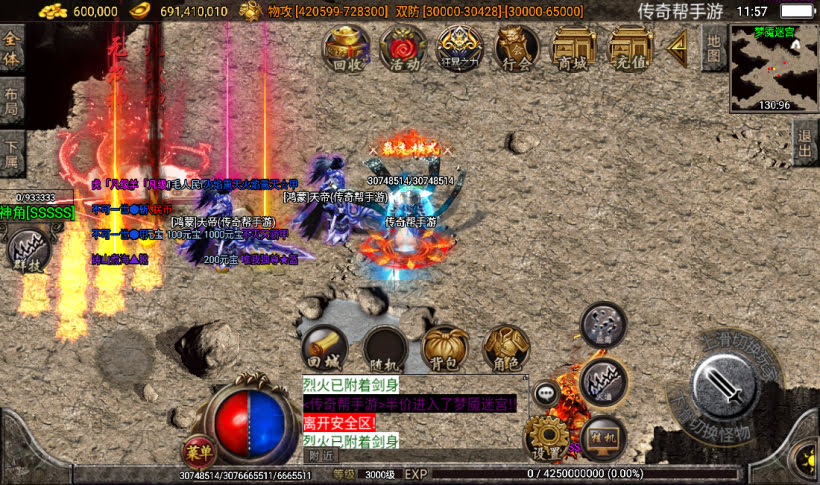Image resolution: width=820 pixels, height=485 pixels.
Task: Open the 设置 settings gear
Action: click(x=547, y=438)
